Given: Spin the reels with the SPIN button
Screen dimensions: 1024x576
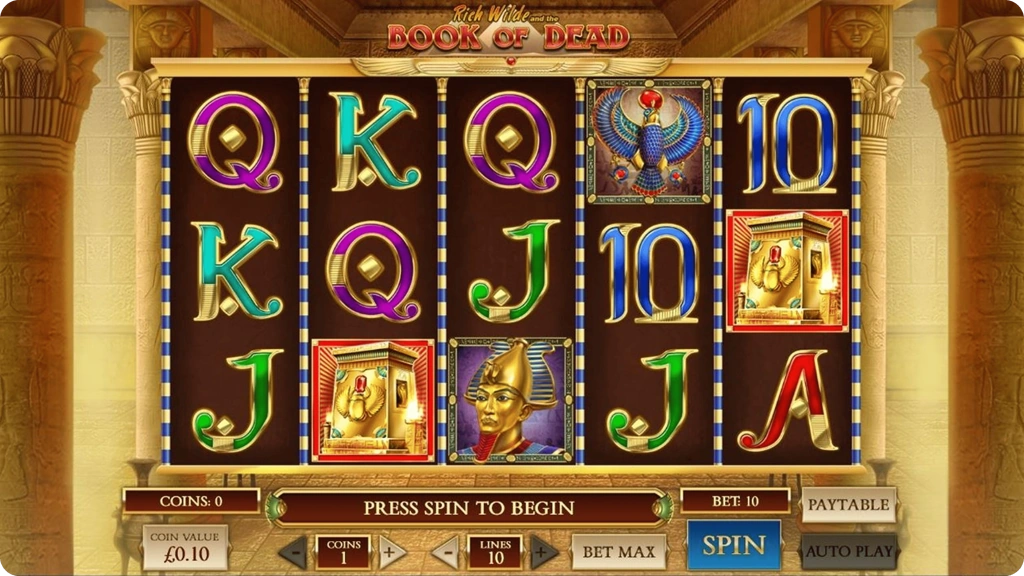Looking at the screenshot, I should (733, 545).
